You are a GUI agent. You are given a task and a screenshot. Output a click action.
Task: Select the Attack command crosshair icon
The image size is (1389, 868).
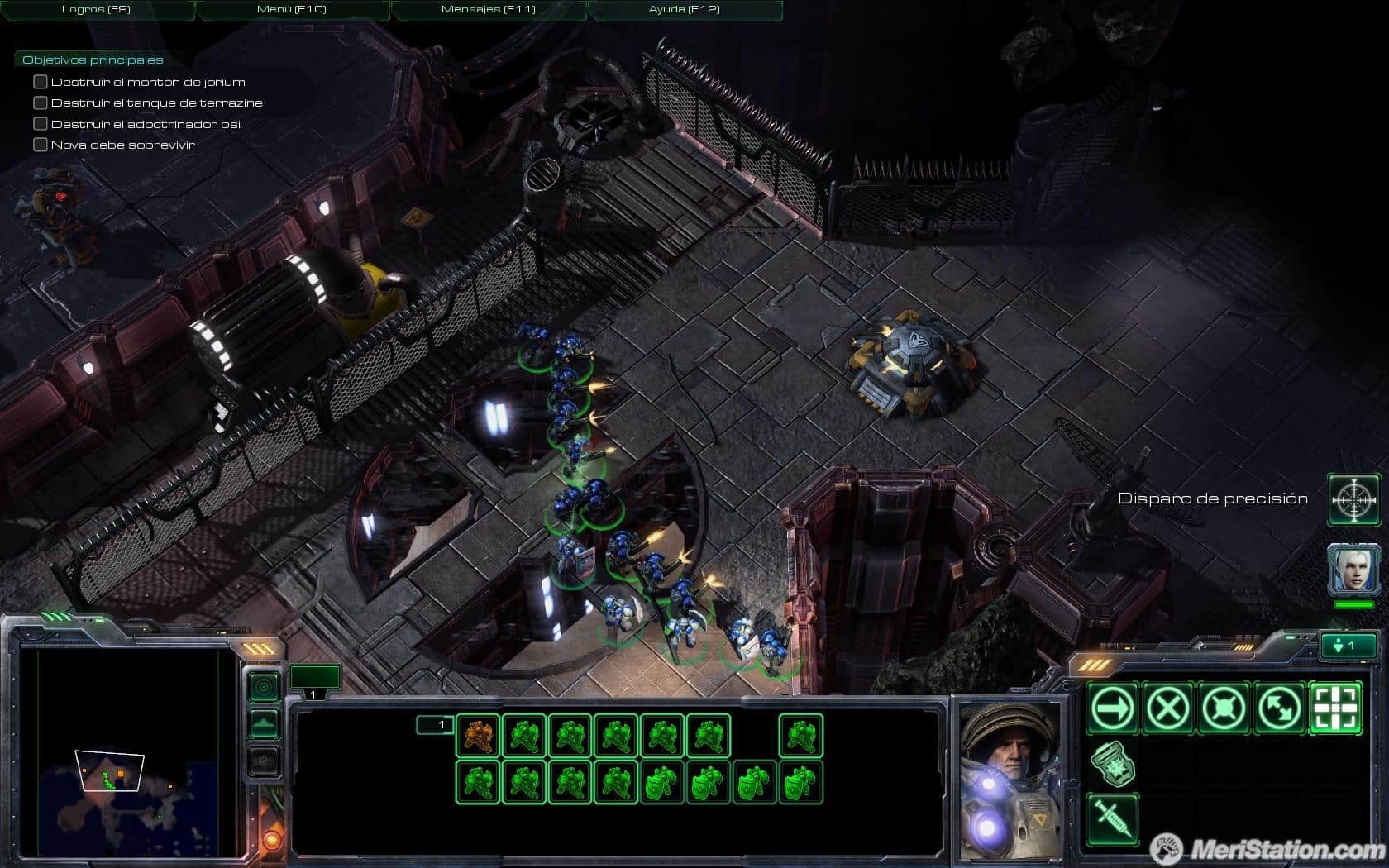[x=1335, y=708]
